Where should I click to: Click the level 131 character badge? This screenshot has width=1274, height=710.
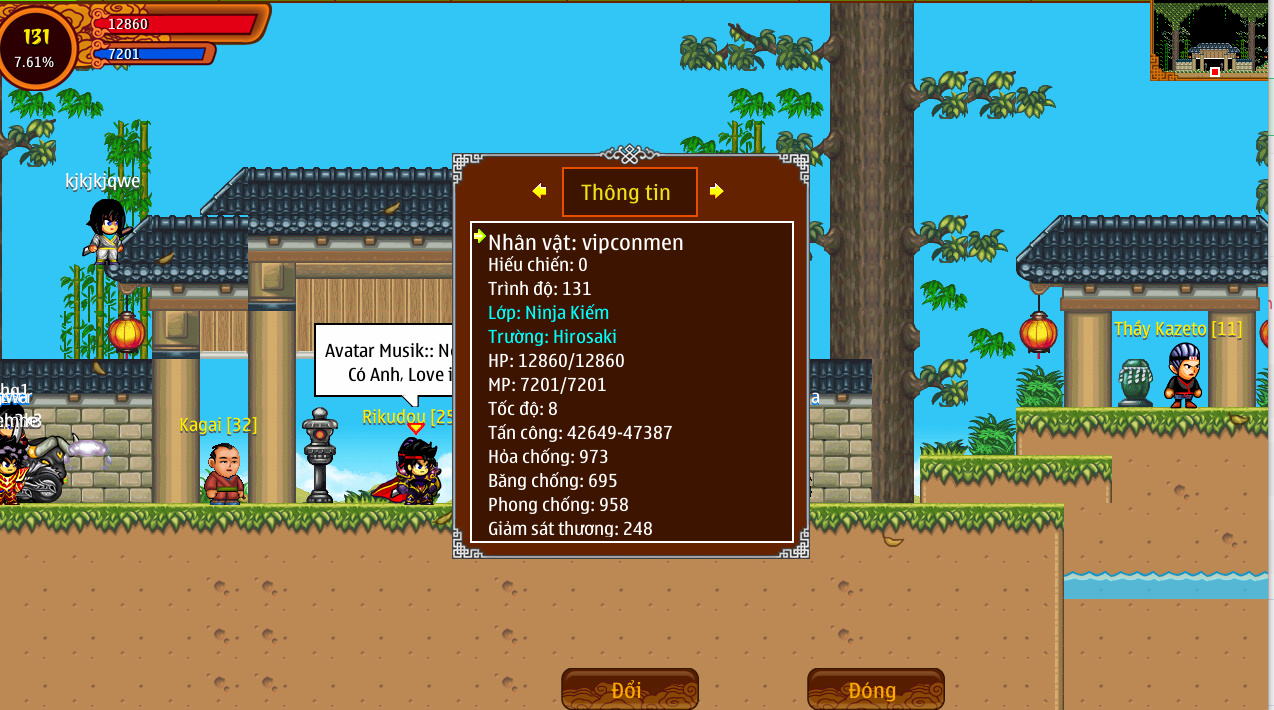37,46
